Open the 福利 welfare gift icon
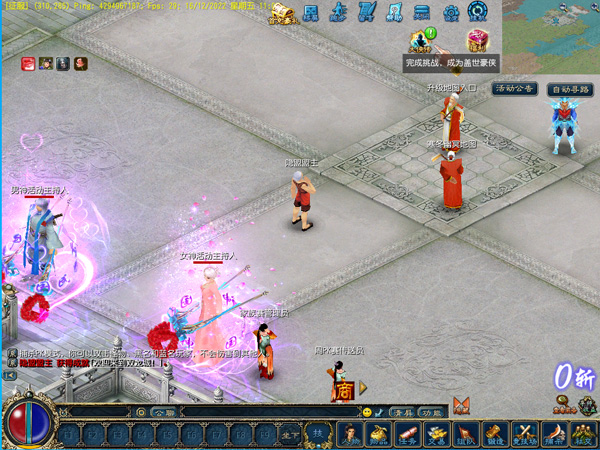The width and height of the screenshot is (600, 450). point(477,41)
